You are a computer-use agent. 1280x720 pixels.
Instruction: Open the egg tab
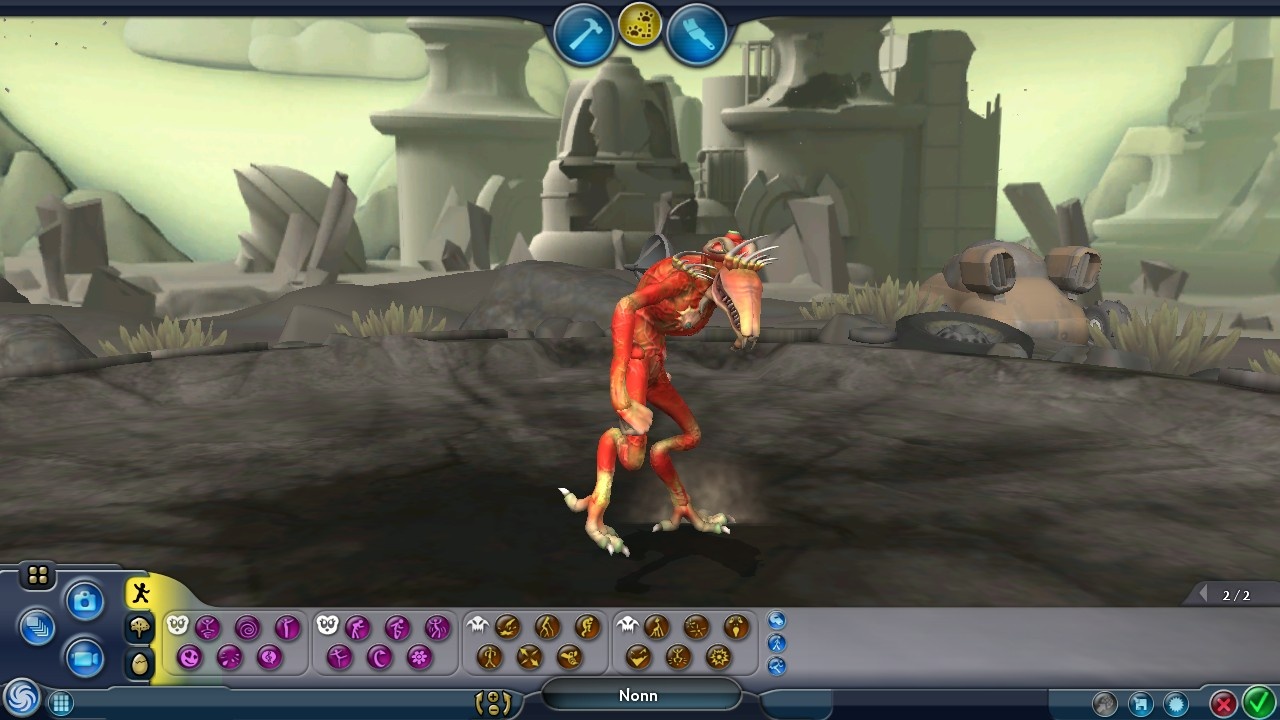[x=140, y=663]
